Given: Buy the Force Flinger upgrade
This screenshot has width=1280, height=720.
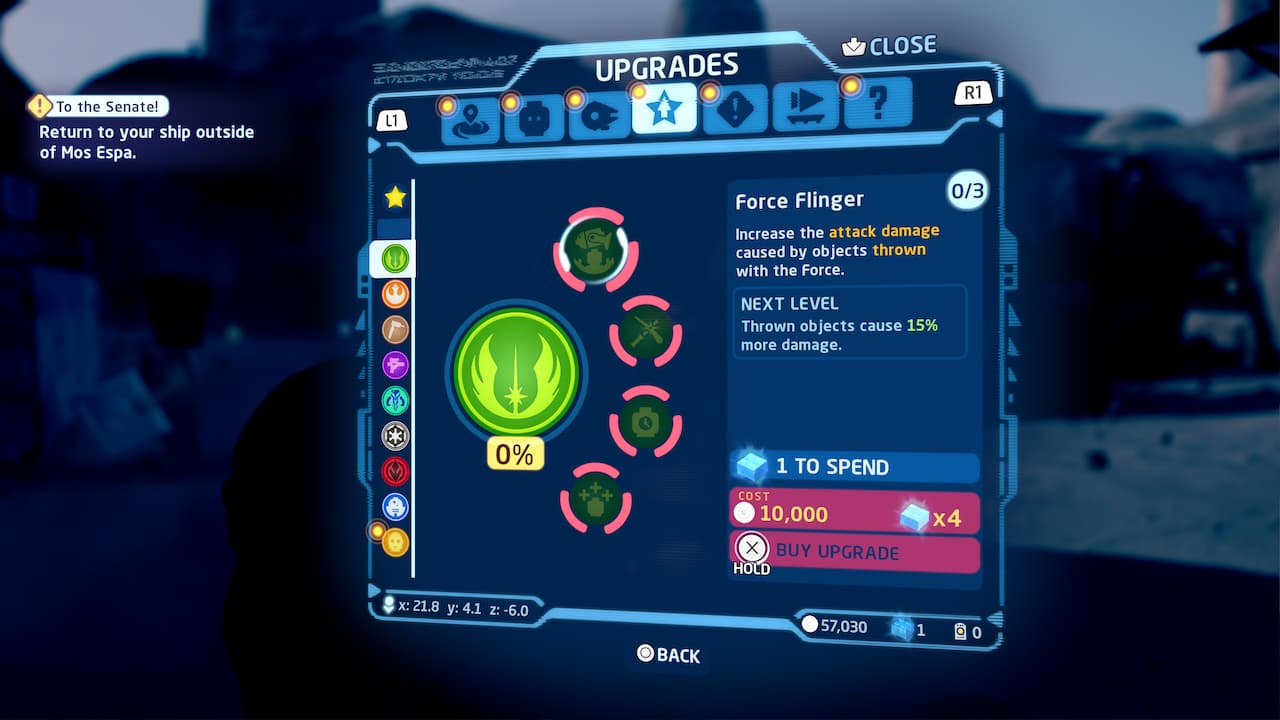Looking at the screenshot, I should (x=854, y=553).
